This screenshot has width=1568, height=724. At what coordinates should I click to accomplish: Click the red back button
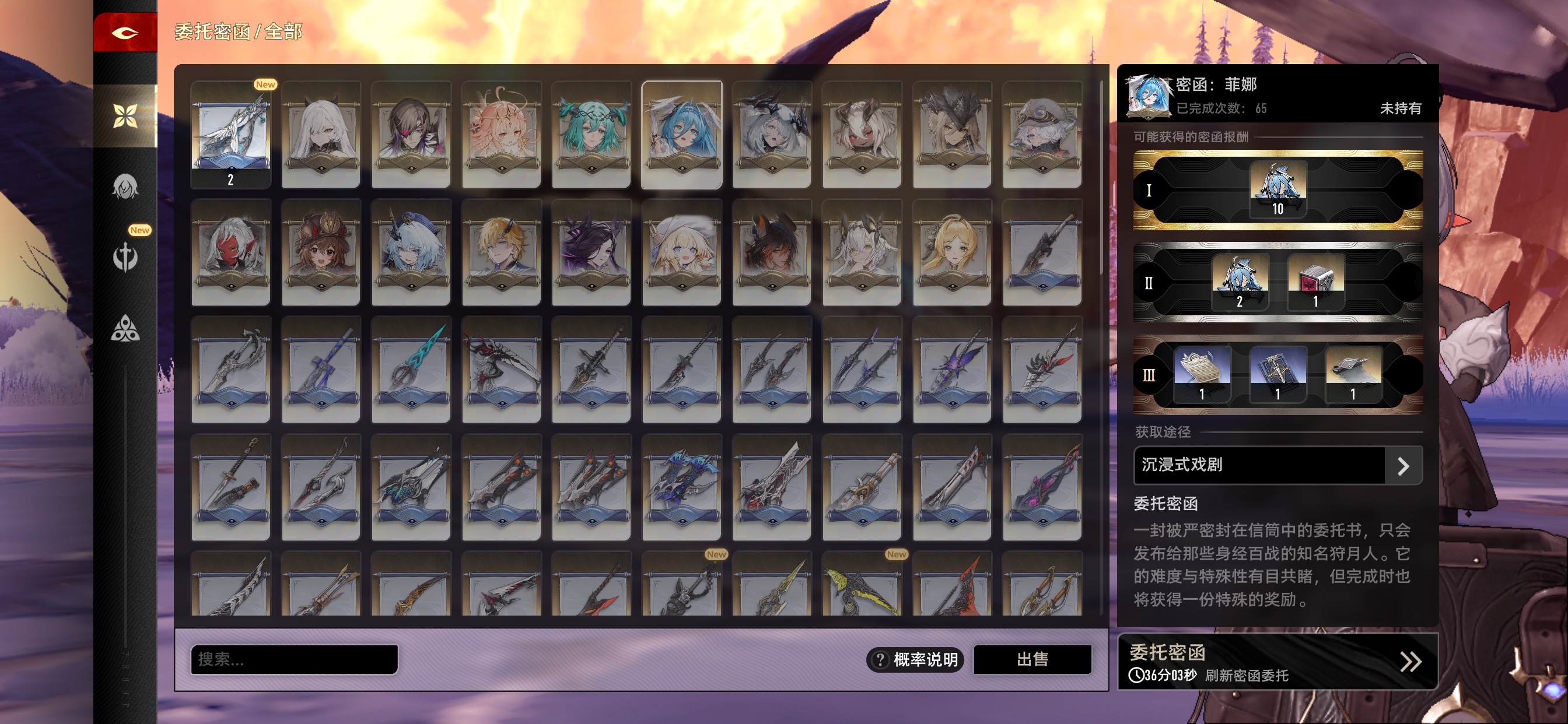pos(125,32)
